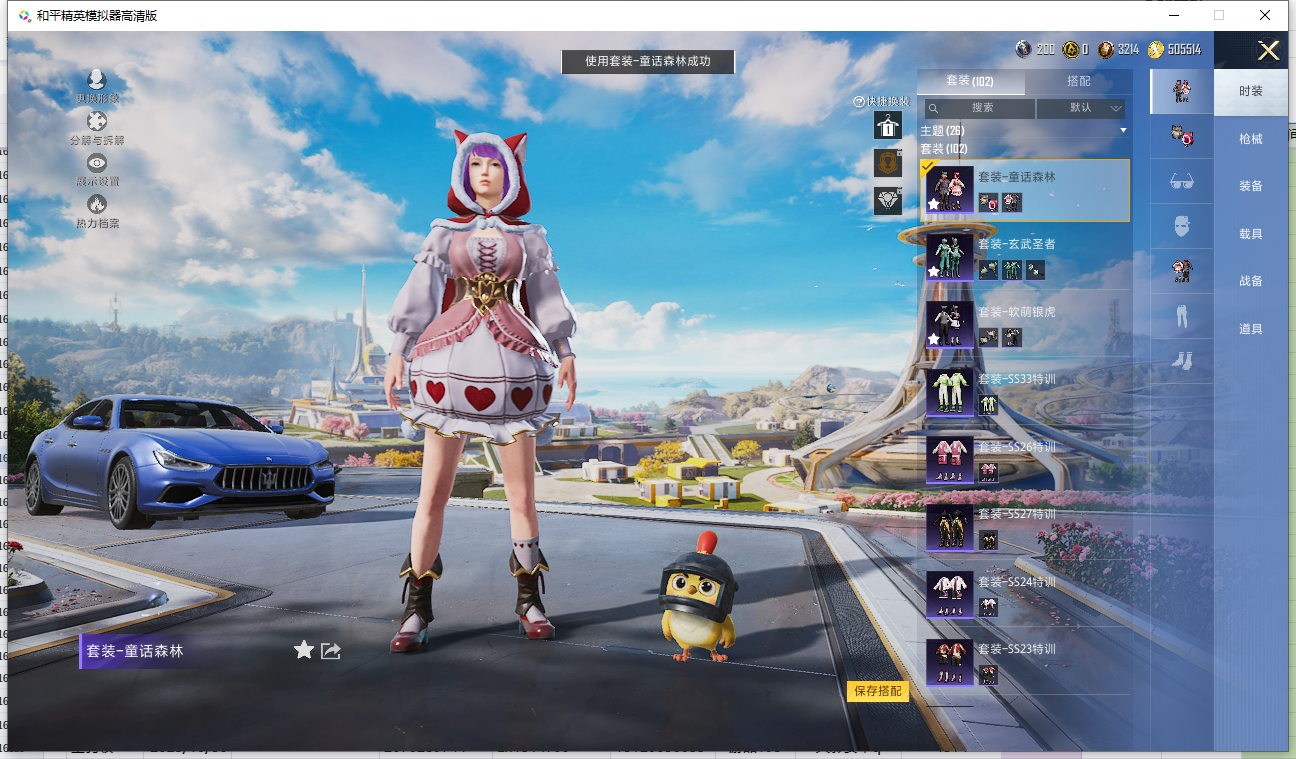Share the outfit via the share icon

click(x=331, y=651)
